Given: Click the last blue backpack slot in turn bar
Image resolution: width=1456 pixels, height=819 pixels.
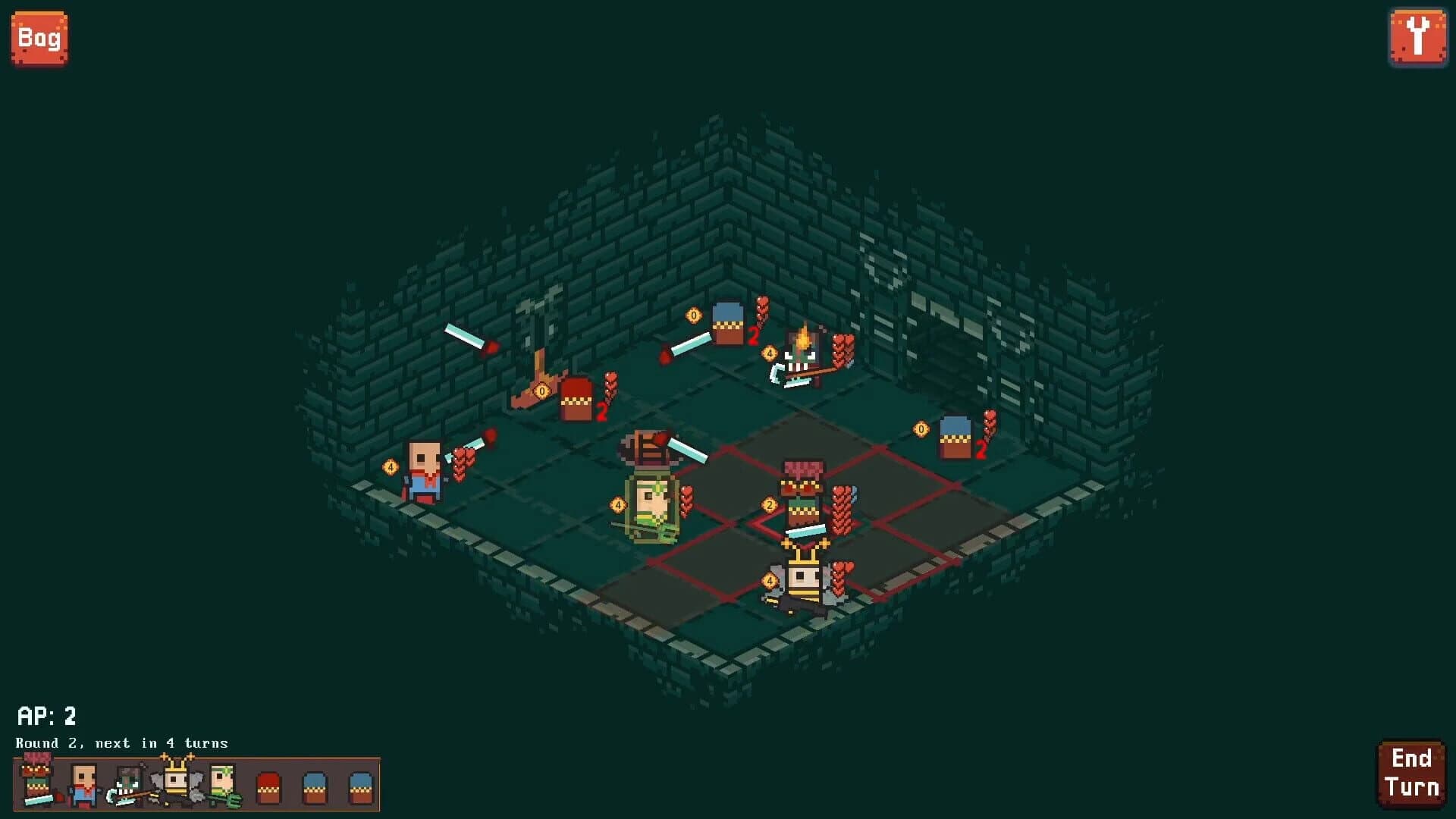Looking at the screenshot, I should 360,787.
